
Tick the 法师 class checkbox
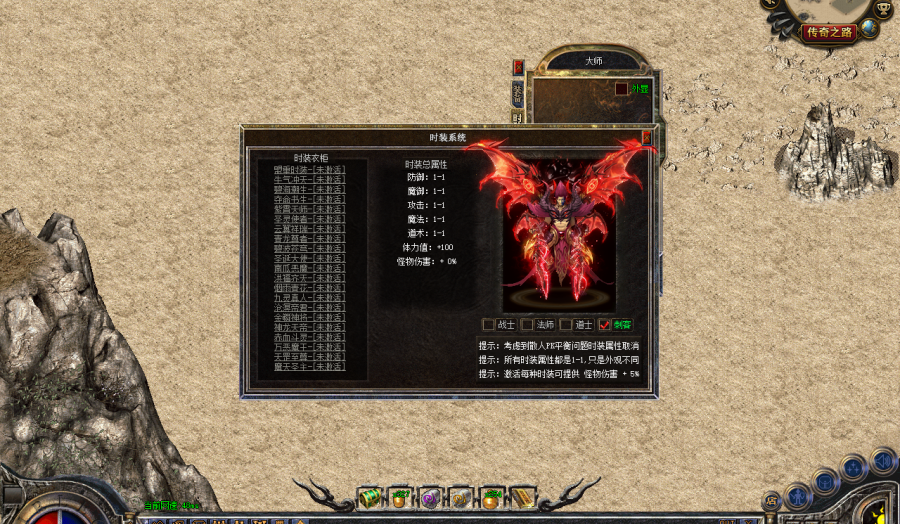coord(527,324)
